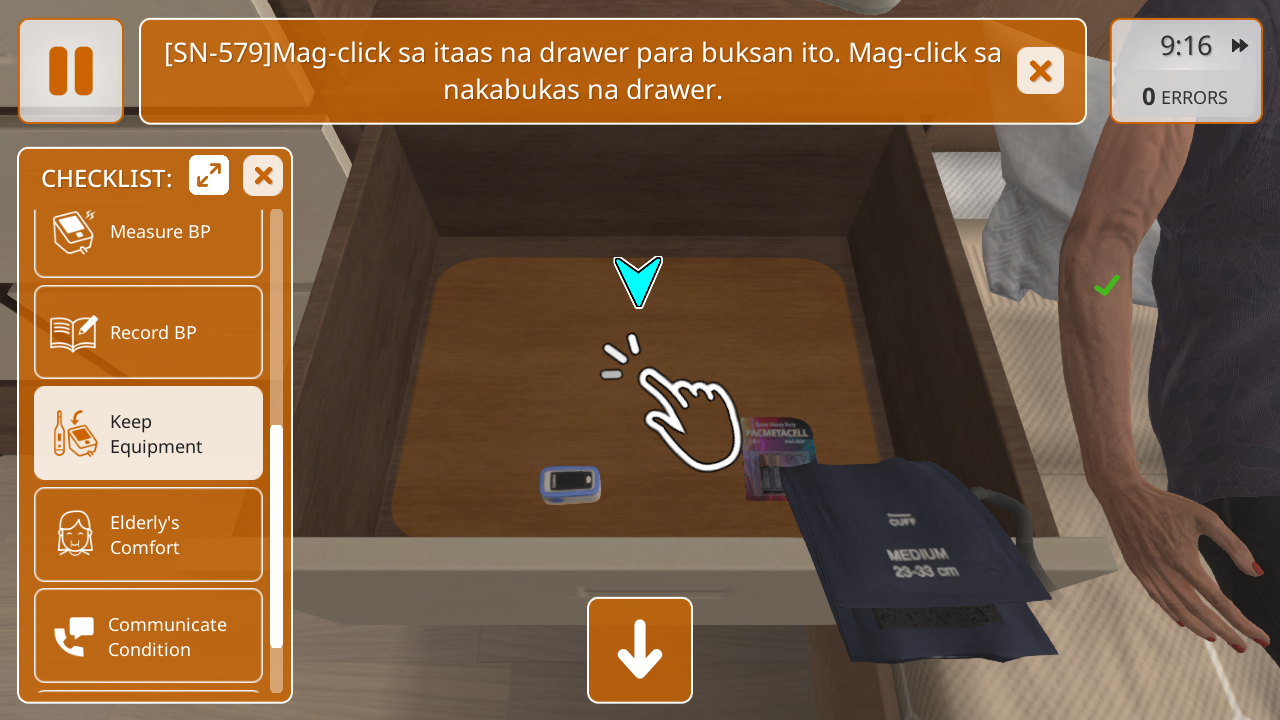Open the Communicate Condition checklist item

(148, 636)
